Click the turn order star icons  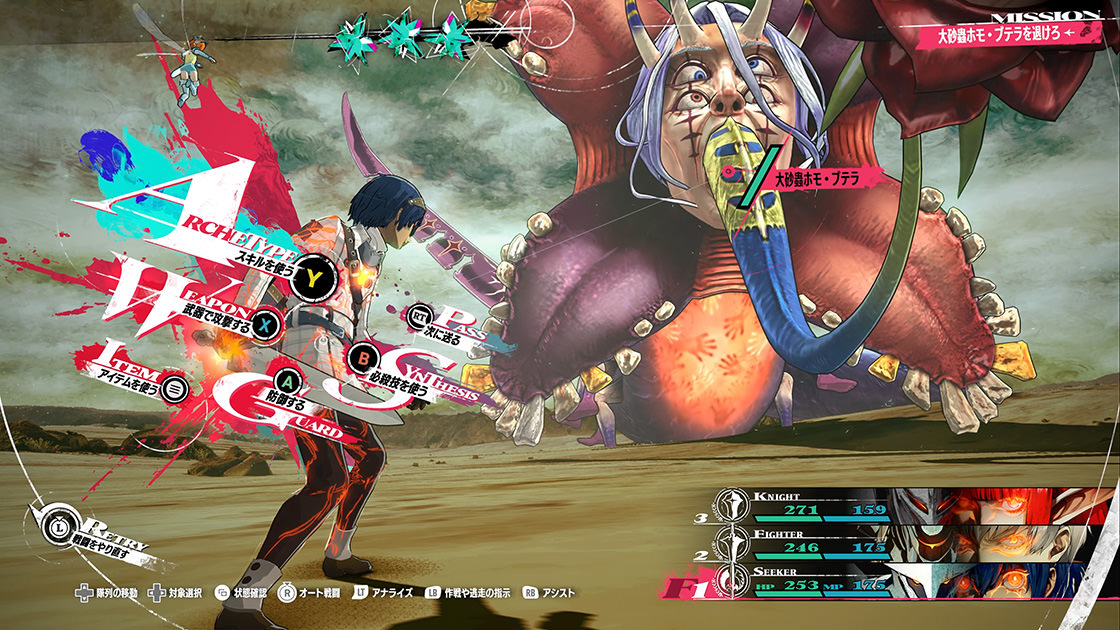coord(402,35)
